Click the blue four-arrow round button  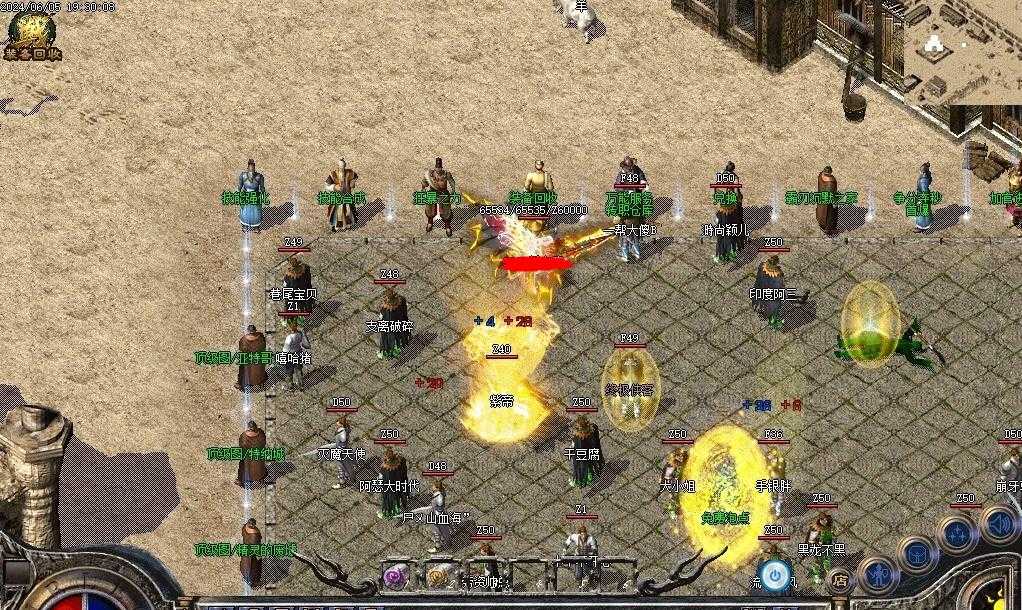957,533
